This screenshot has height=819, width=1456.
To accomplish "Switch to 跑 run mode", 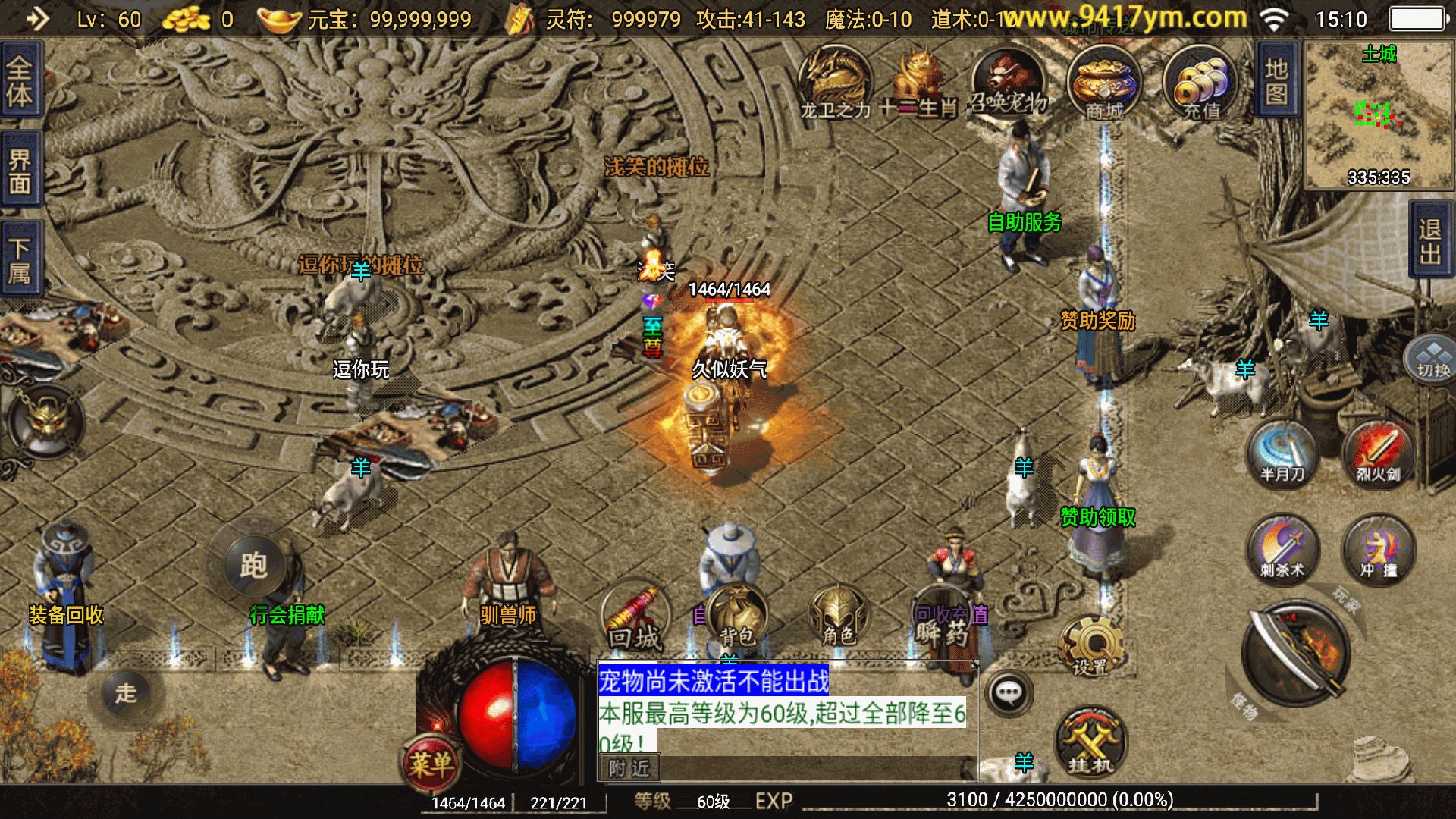I will pos(253,565).
